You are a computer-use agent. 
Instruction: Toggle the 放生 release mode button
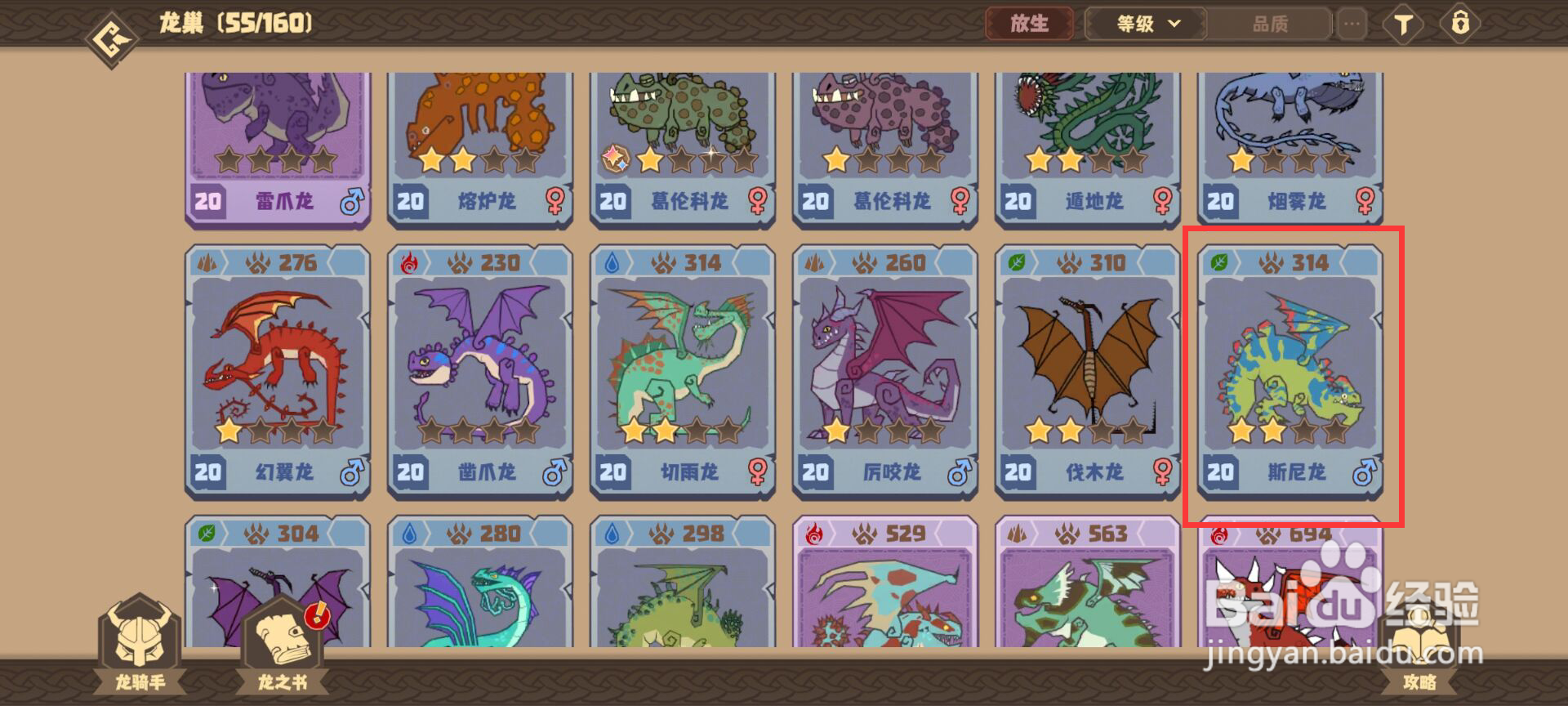coord(1031,24)
